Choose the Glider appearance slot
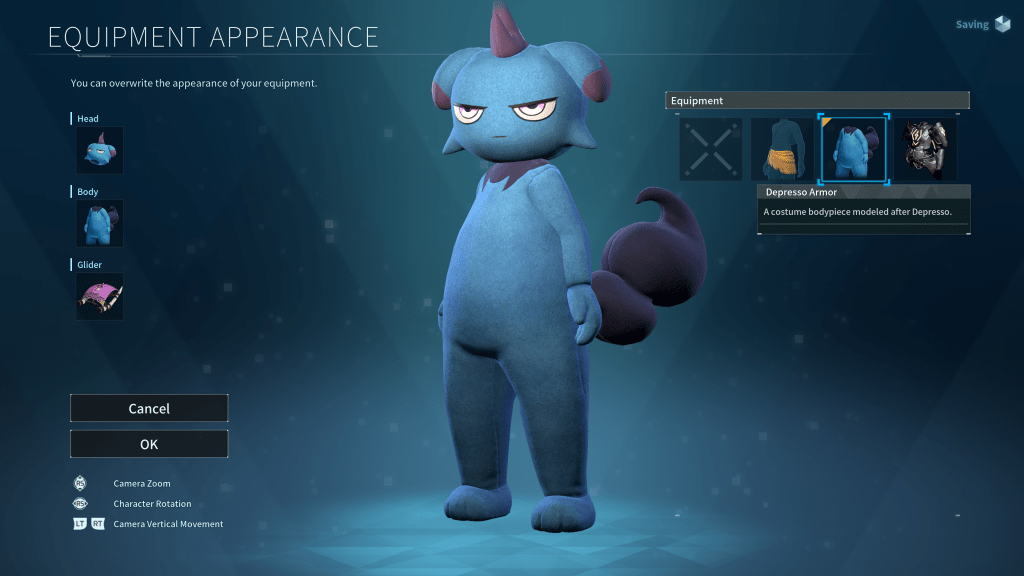The width and height of the screenshot is (1024, 576). point(100,296)
